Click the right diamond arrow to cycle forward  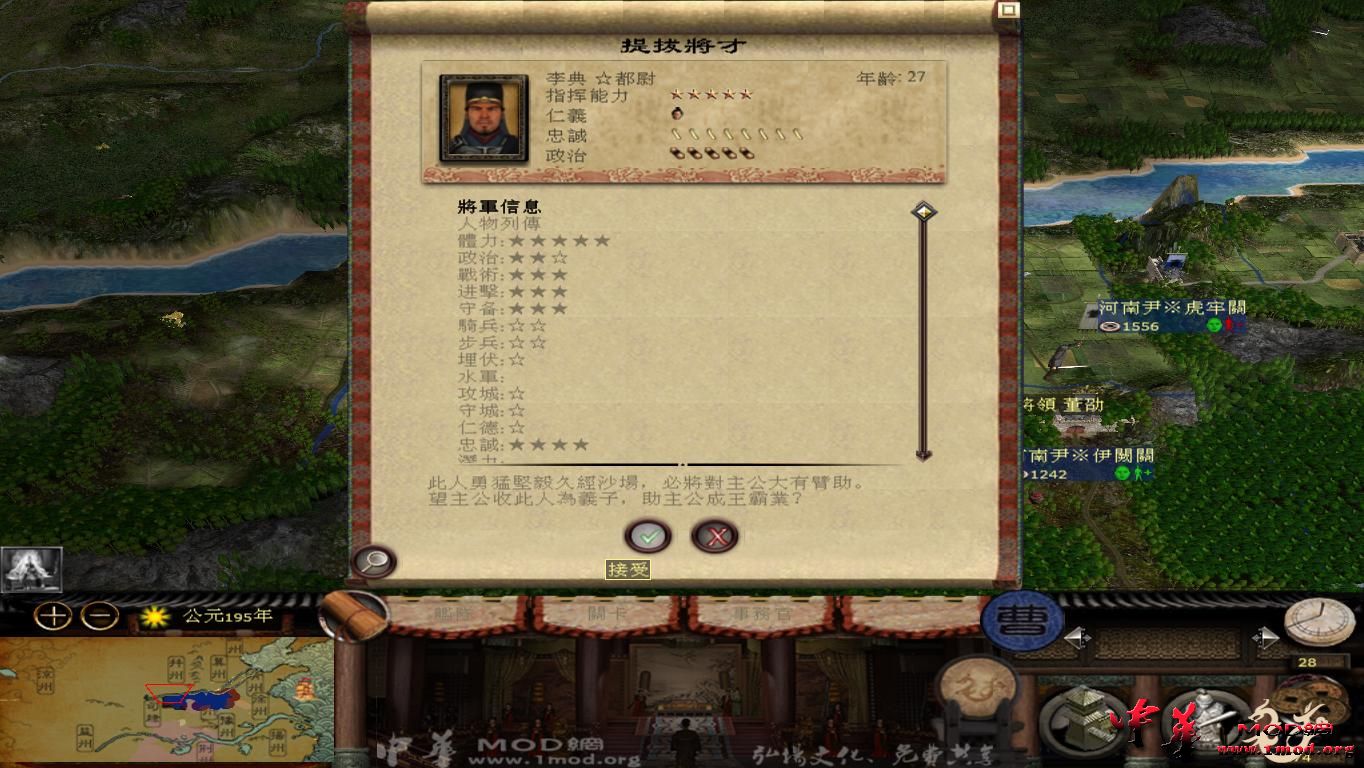pyautogui.click(x=1267, y=638)
